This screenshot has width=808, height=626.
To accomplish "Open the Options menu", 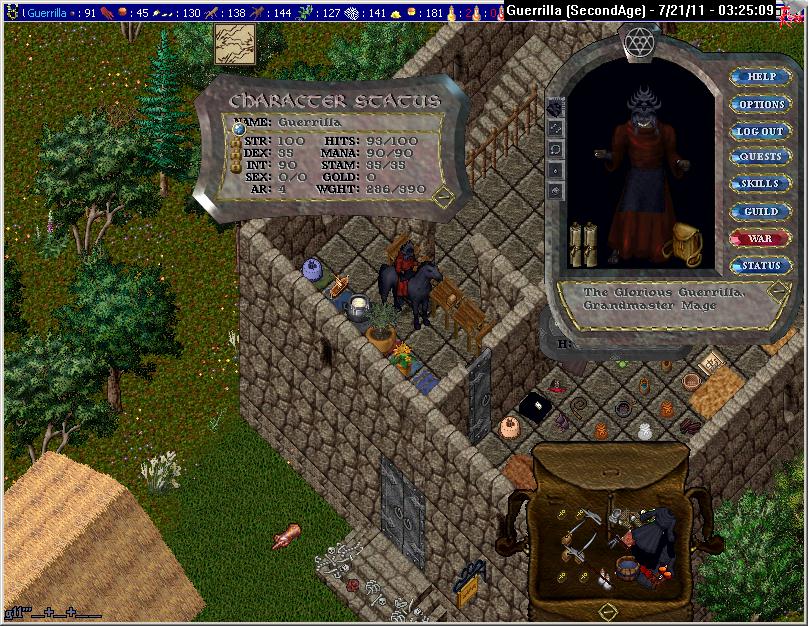I will 761,104.
